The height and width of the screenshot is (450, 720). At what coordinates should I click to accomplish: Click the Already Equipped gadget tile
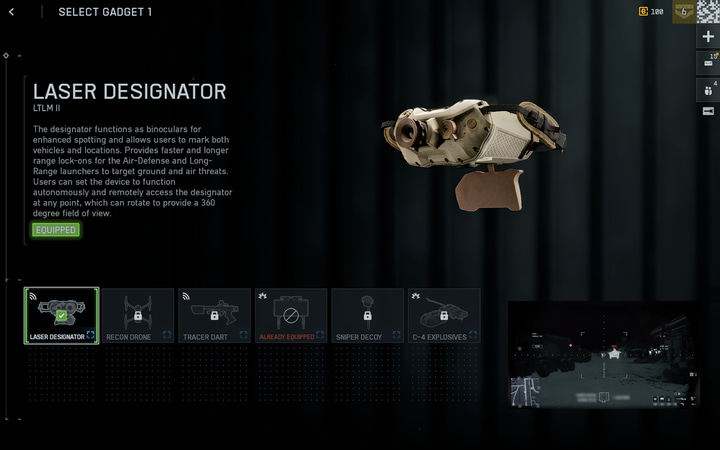pyautogui.click(x=291, y=316)
